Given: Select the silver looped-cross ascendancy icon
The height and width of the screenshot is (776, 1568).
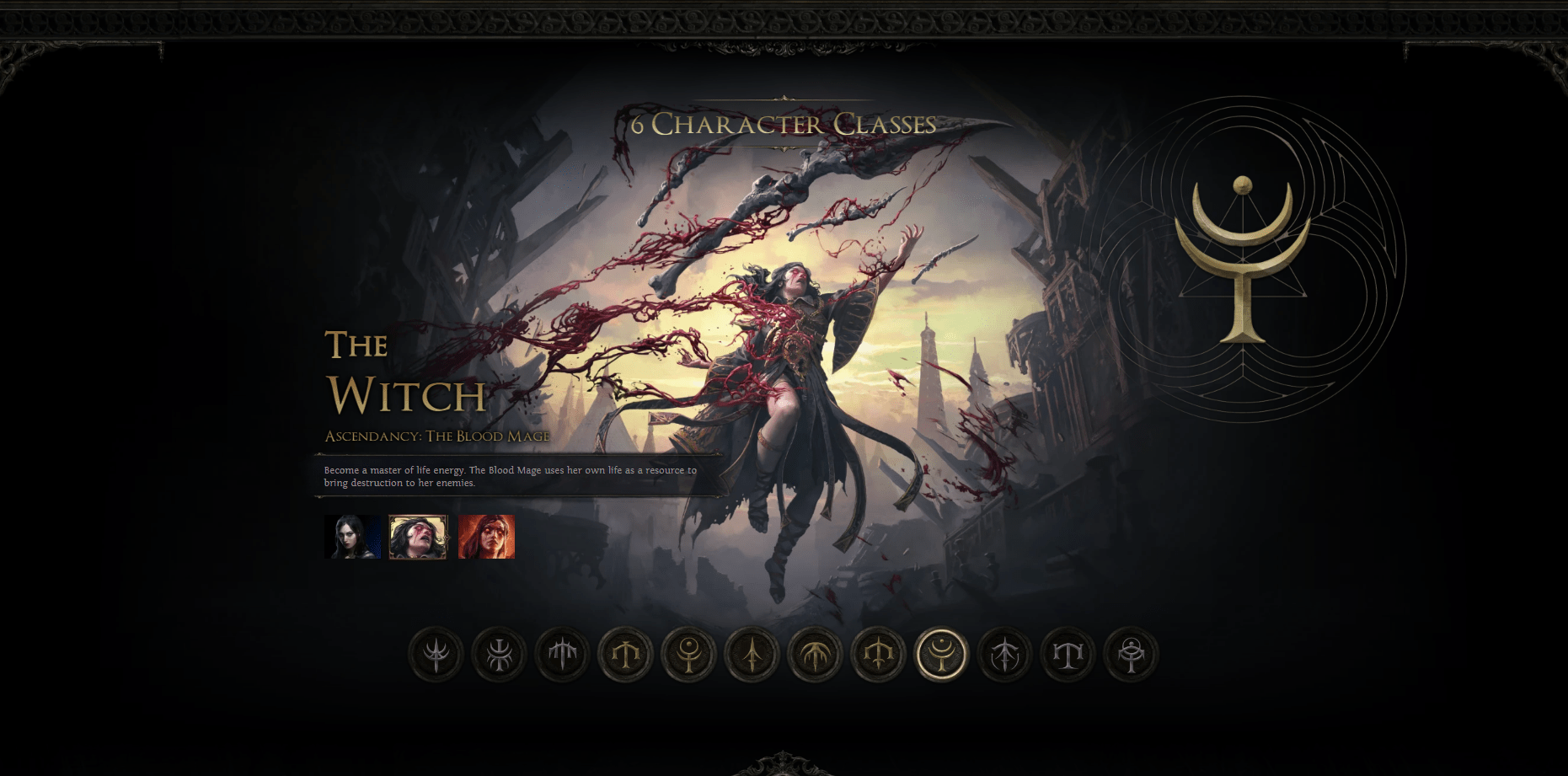Looking at the screenshot, I should coord(500,654).
